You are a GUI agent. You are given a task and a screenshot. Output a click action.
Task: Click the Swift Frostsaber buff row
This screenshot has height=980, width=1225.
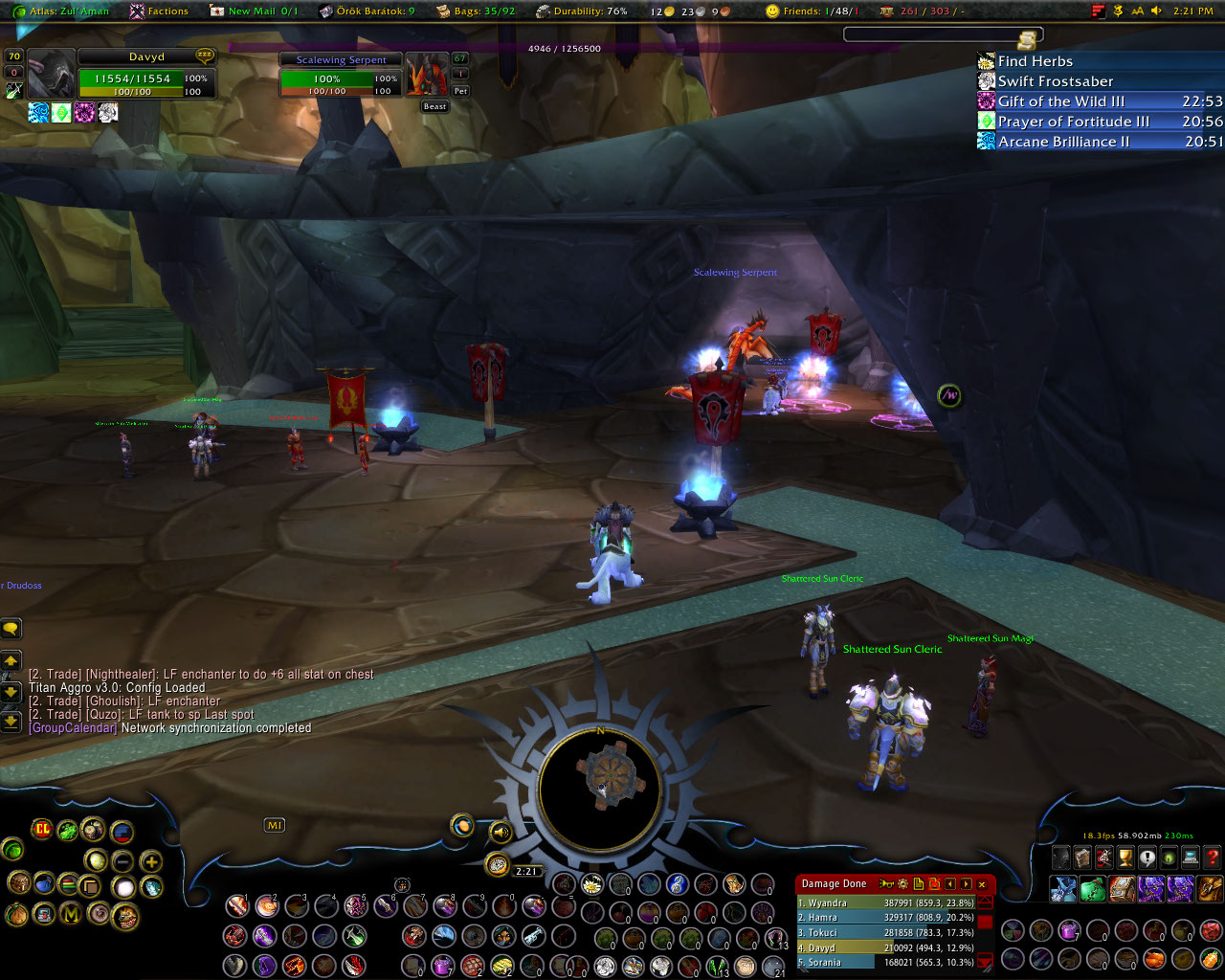1055,81
